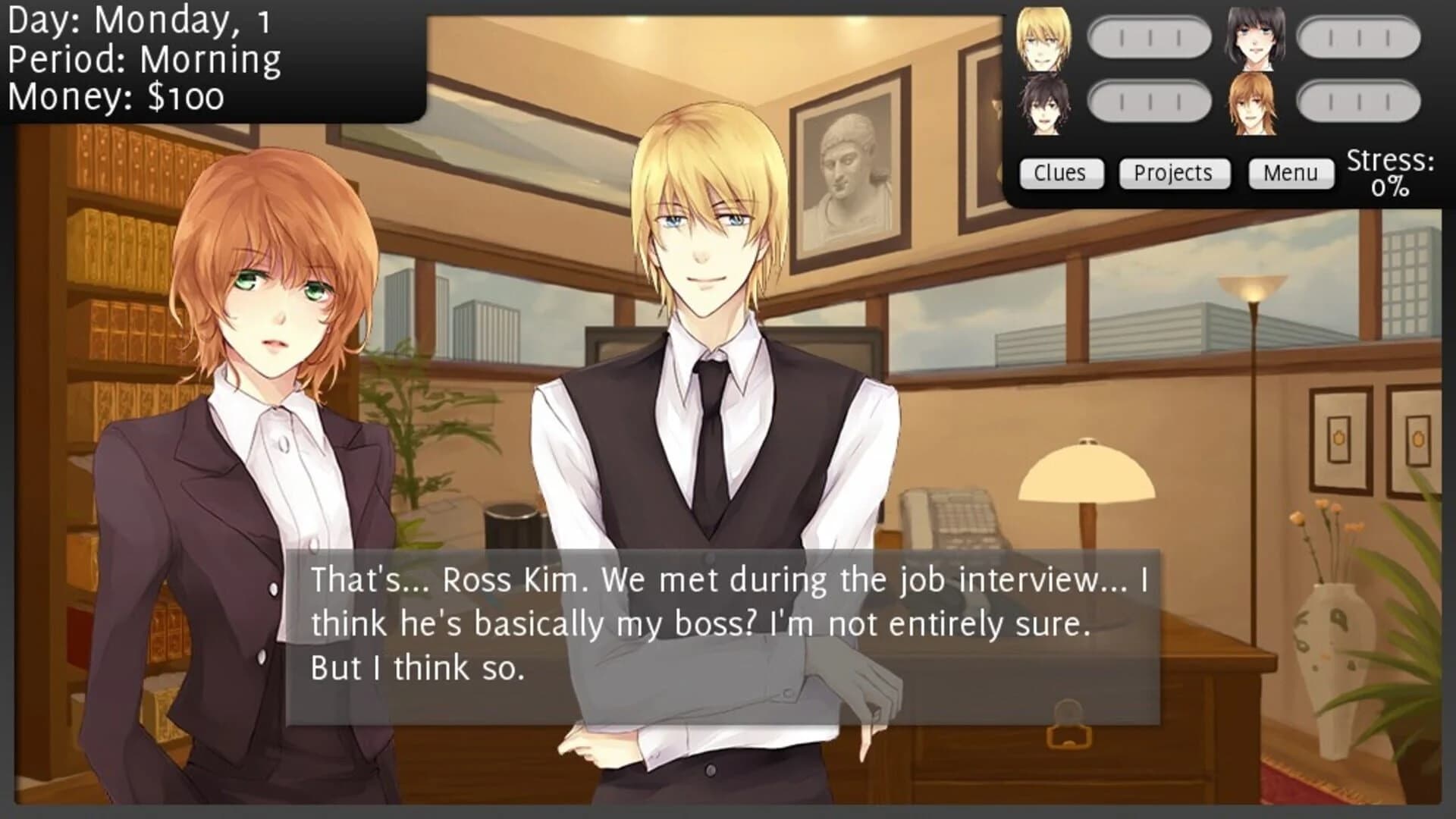This screenshot has width=1456, height=819.
Task: Click the orange-haired character's portrait icon
Action: [1255, 102]
